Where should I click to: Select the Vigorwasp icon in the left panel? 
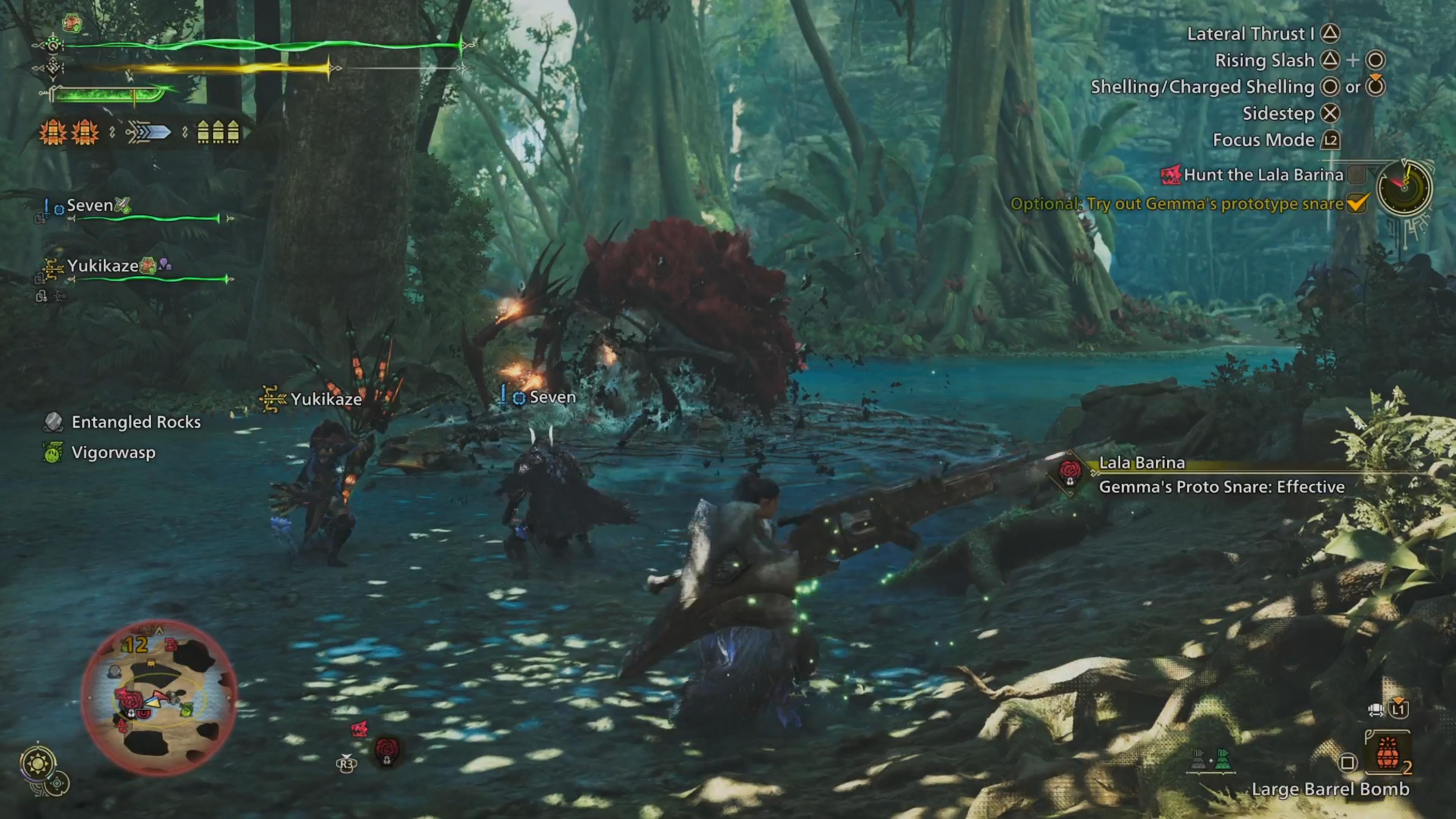[54, 452]
